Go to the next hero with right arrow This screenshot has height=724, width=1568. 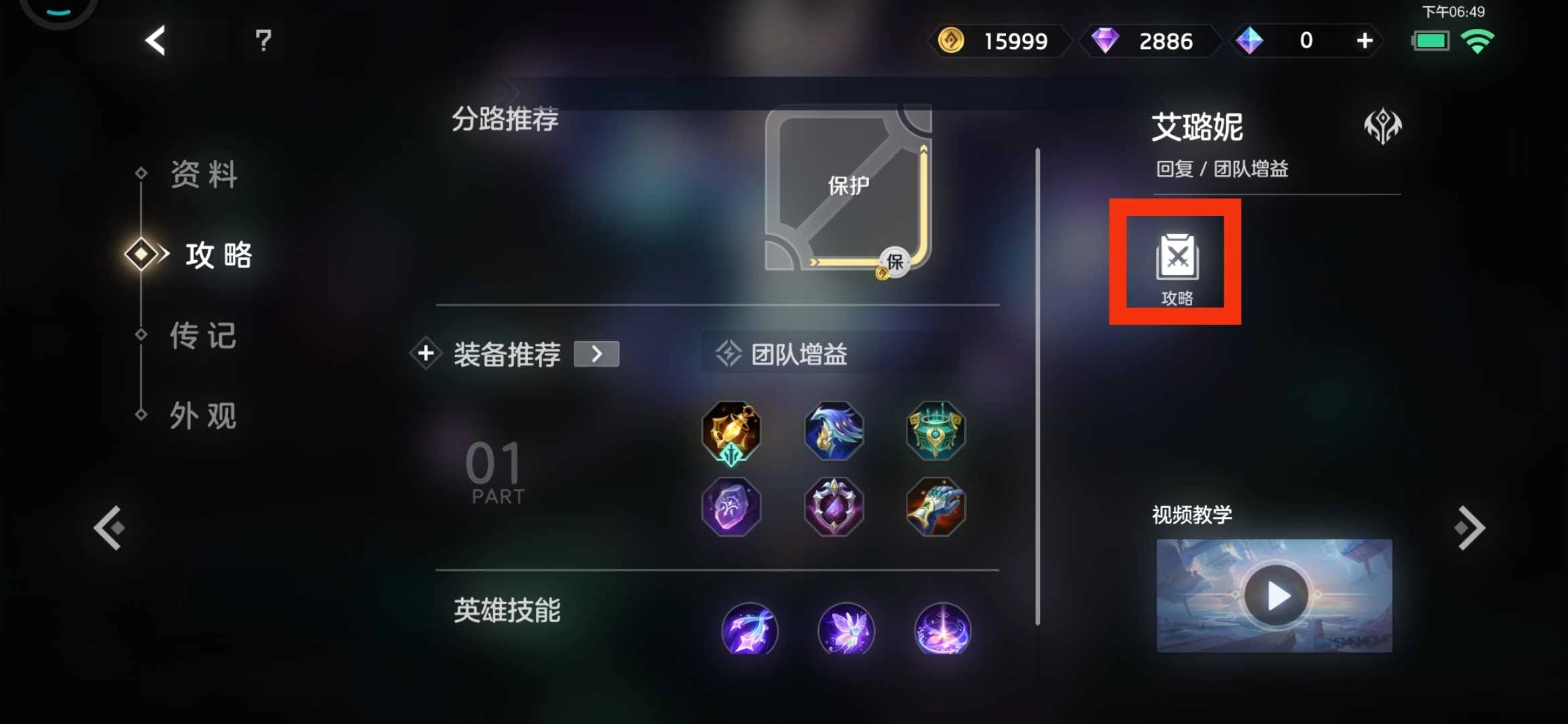pyautogui.click(x=1472, y=526)
